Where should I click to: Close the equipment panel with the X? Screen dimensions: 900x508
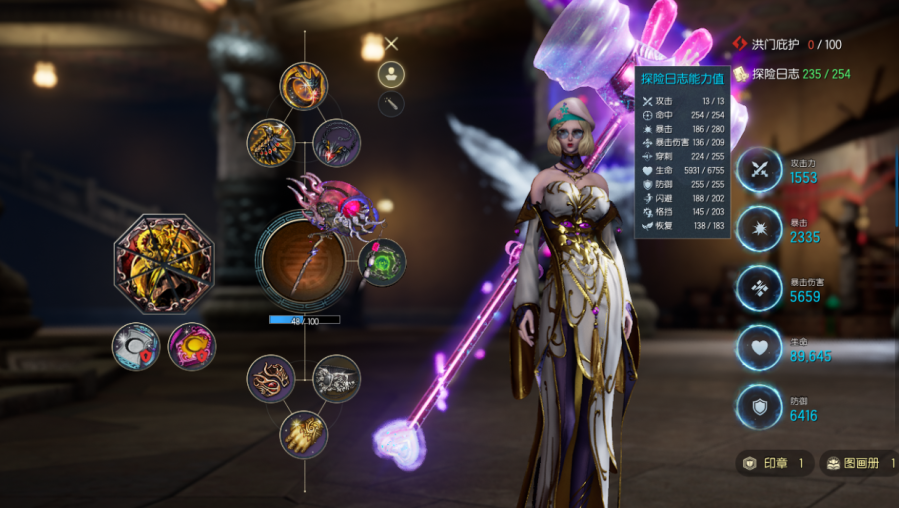392,43
